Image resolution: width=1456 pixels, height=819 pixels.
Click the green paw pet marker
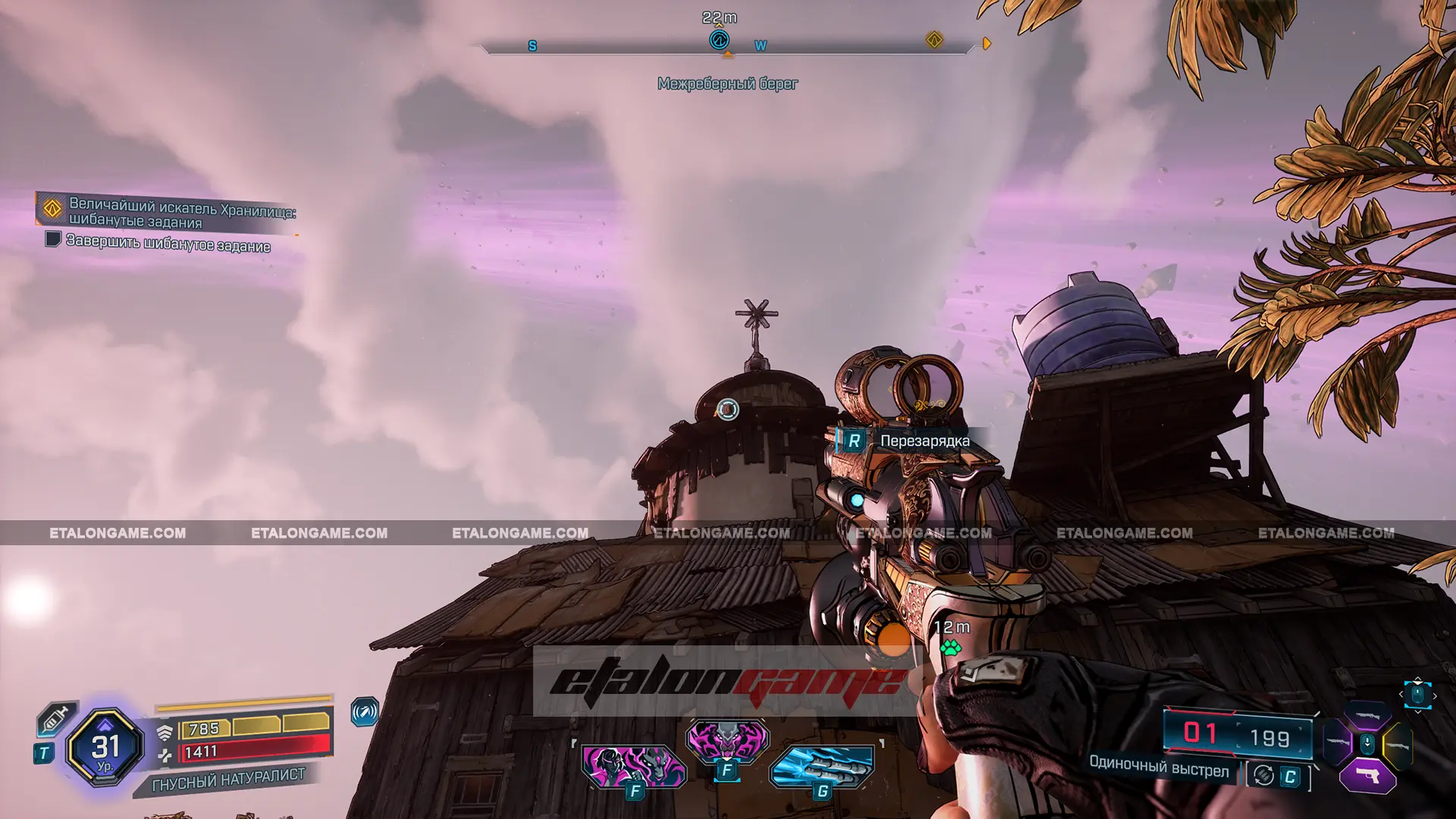tap(950, 648)
